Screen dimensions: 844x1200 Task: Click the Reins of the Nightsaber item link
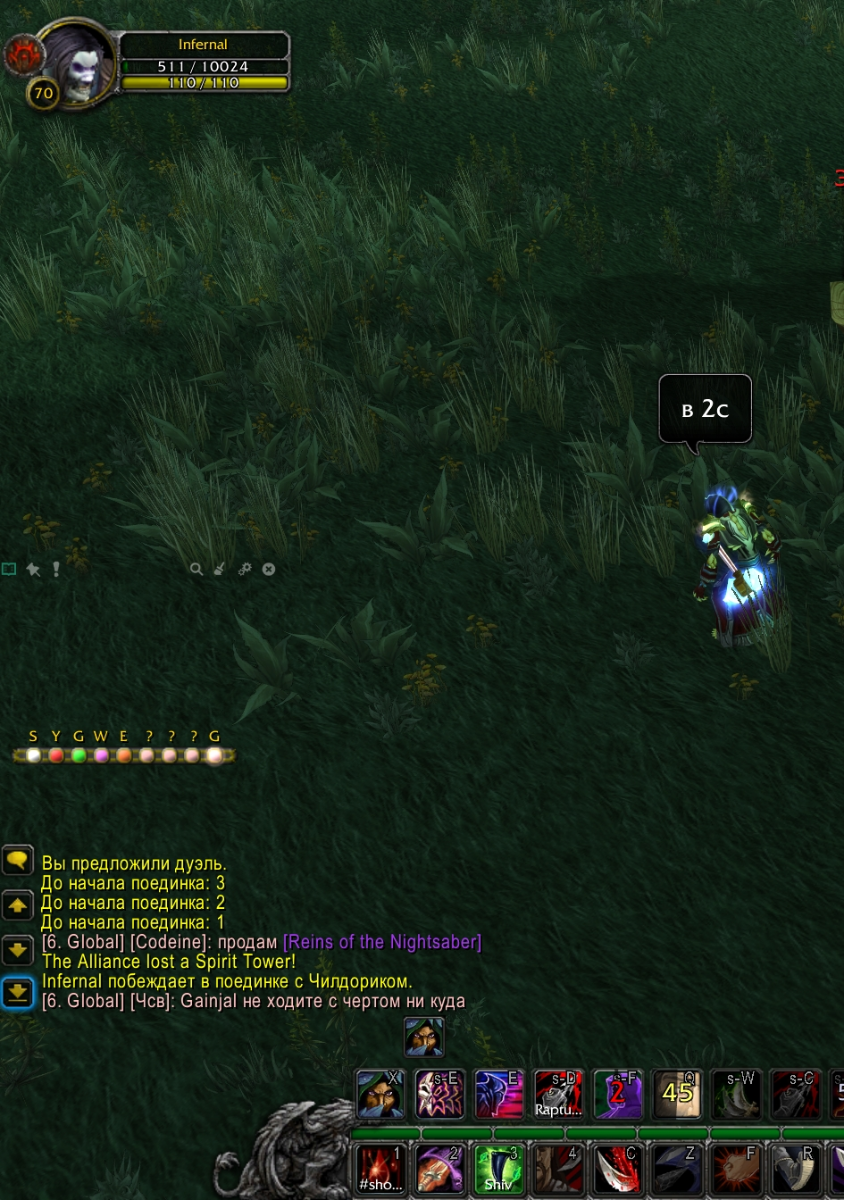pyautogui.click(x=382, y=942)
